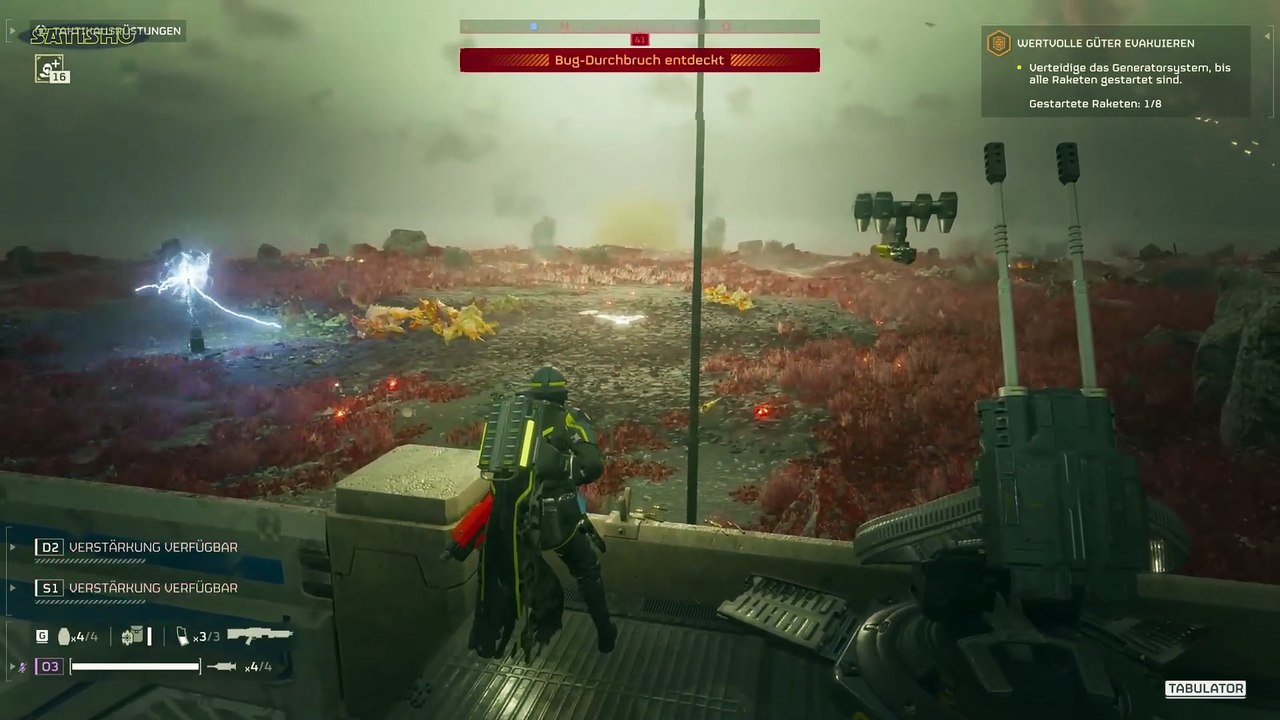
Task: Click the compass strip above the alert banner
Action: click(640, 26)
